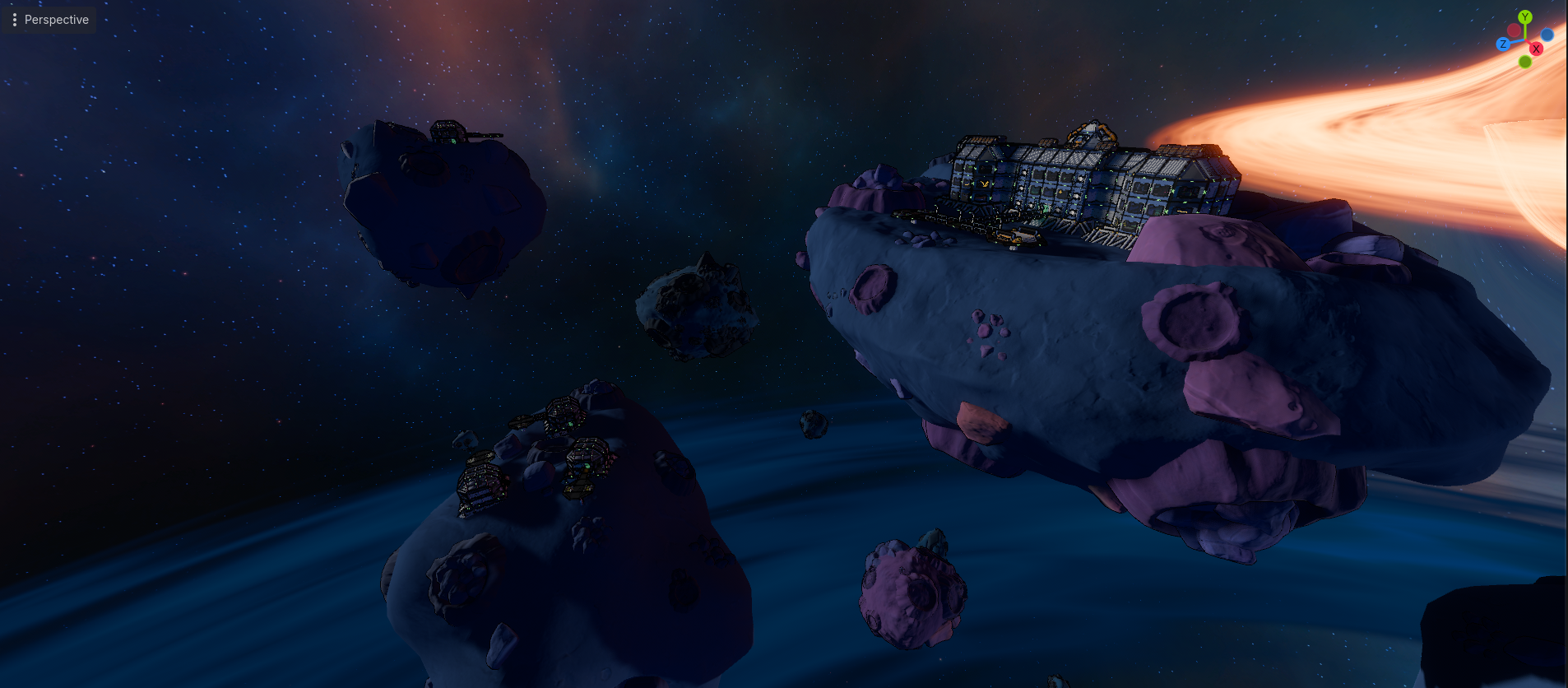Align view using the blue Z axis handle

pos(1503,44)
